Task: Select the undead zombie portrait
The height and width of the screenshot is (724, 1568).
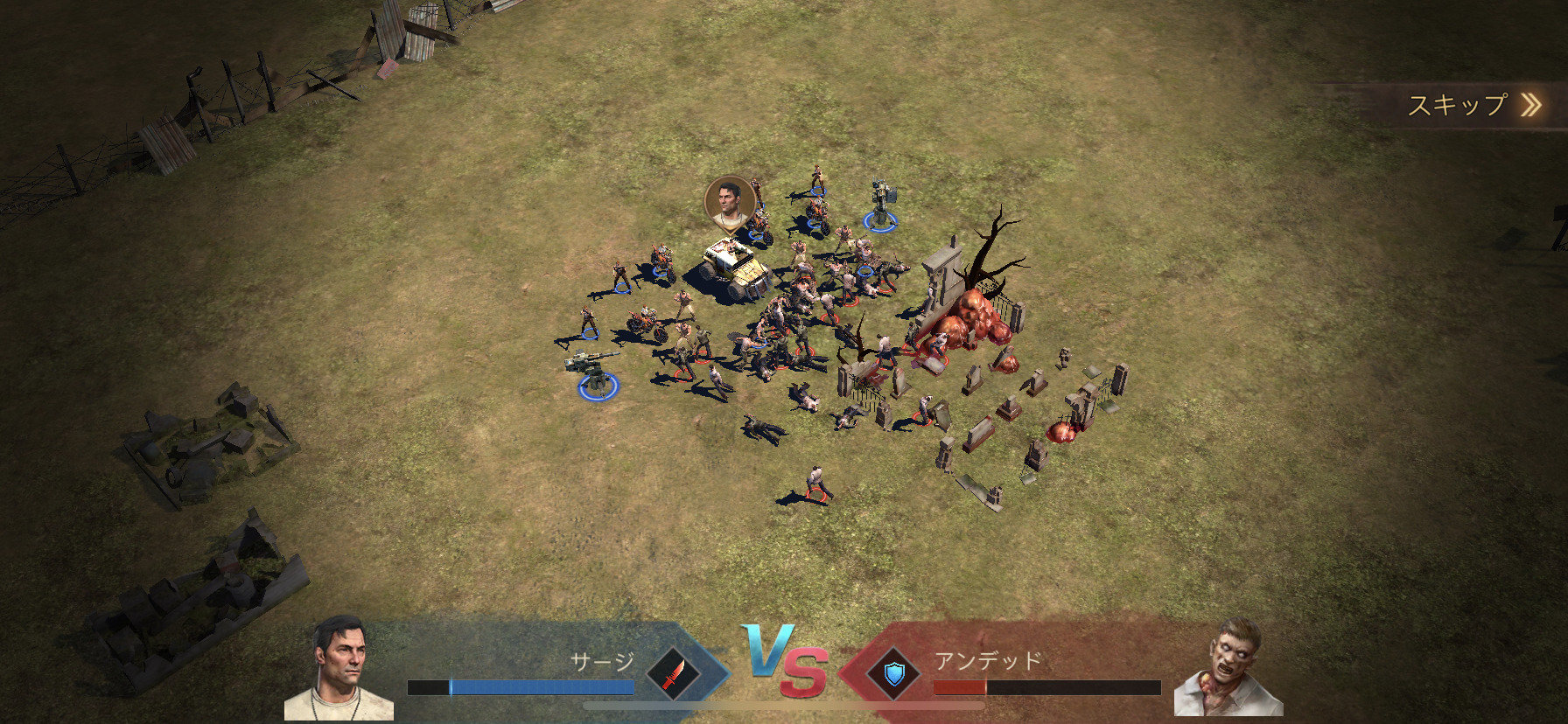Action: 1230,668
